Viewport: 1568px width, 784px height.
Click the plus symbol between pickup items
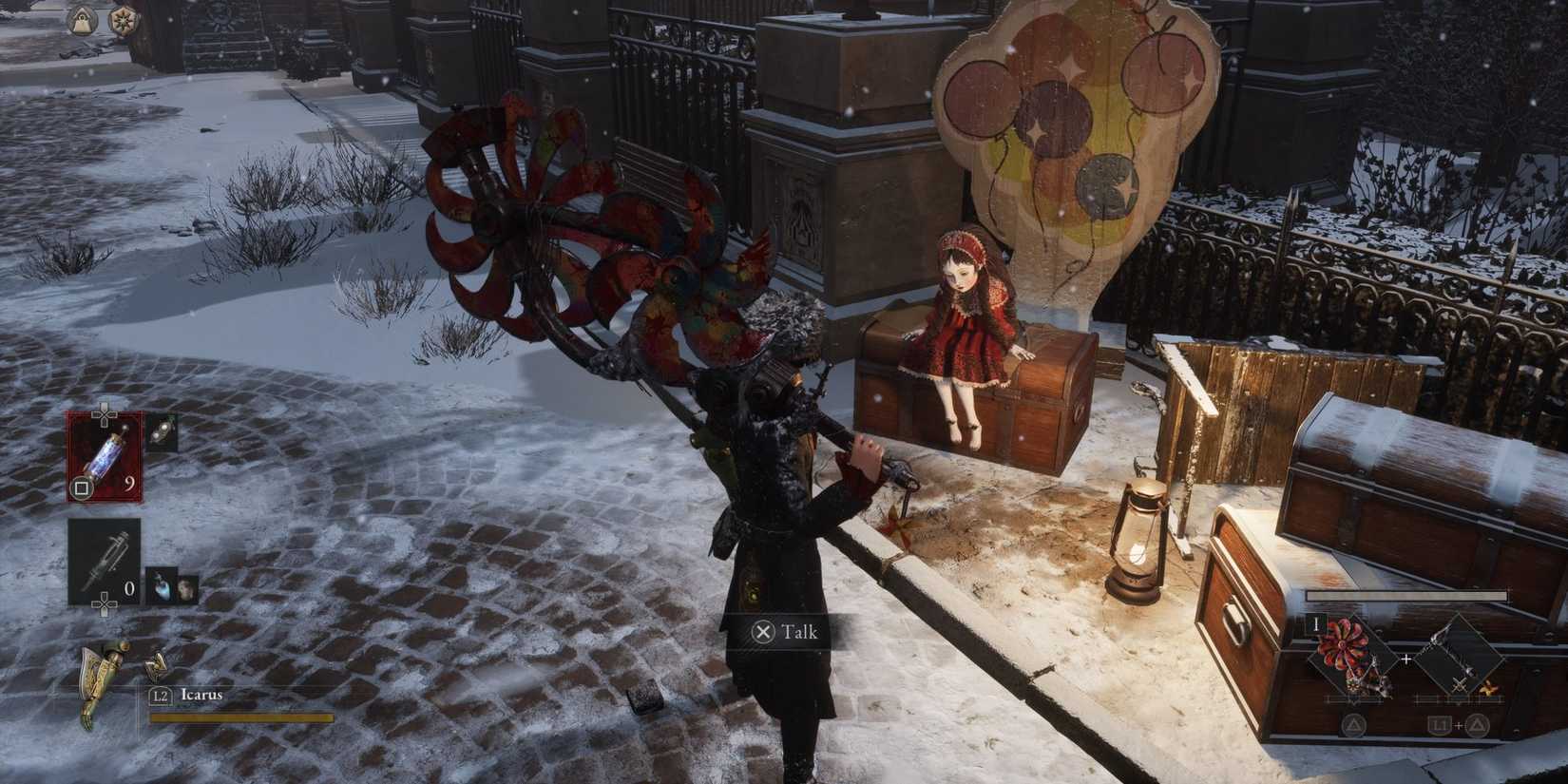click(1405, 659)
